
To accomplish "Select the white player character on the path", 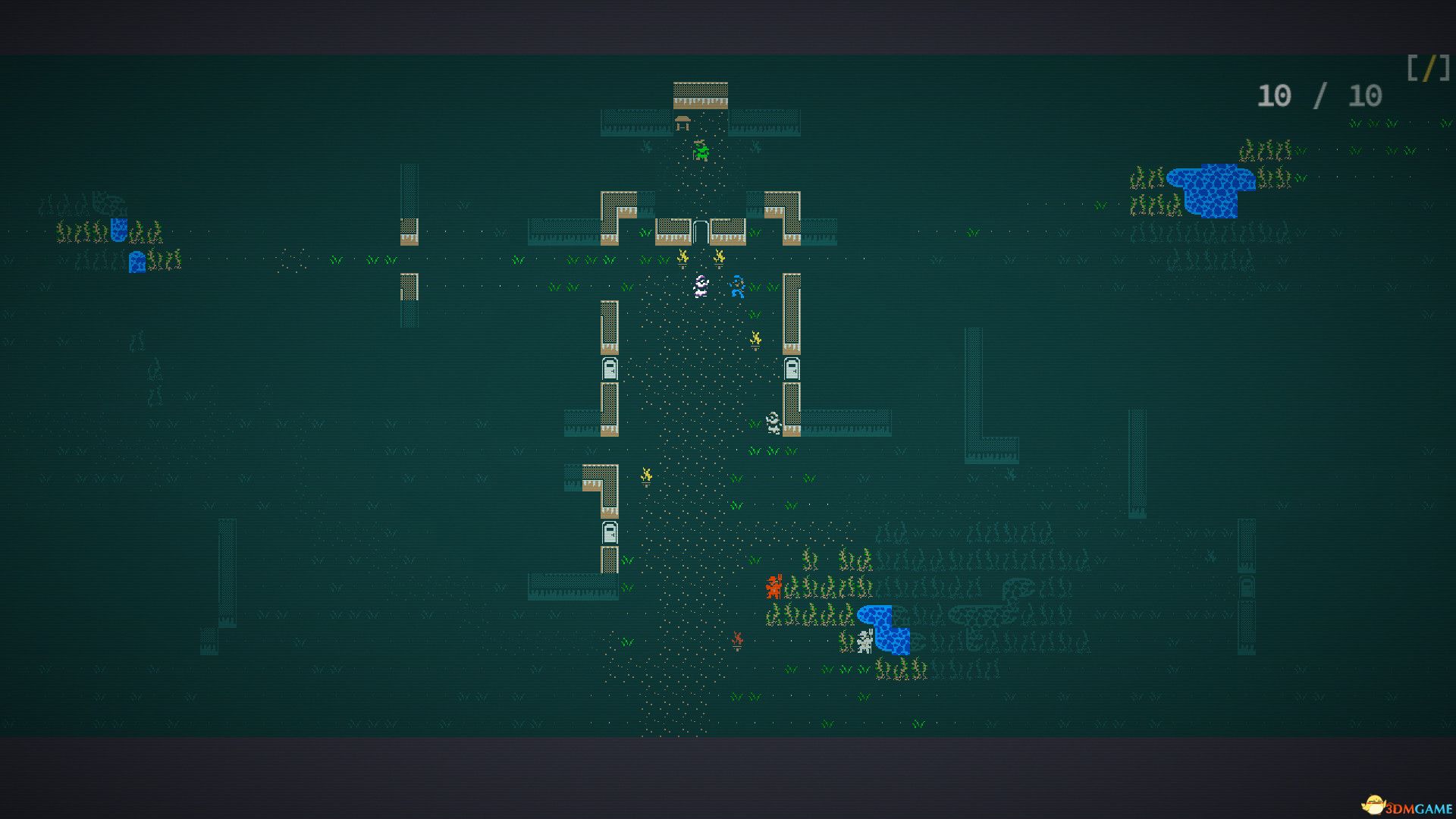I will click(701, 287).
